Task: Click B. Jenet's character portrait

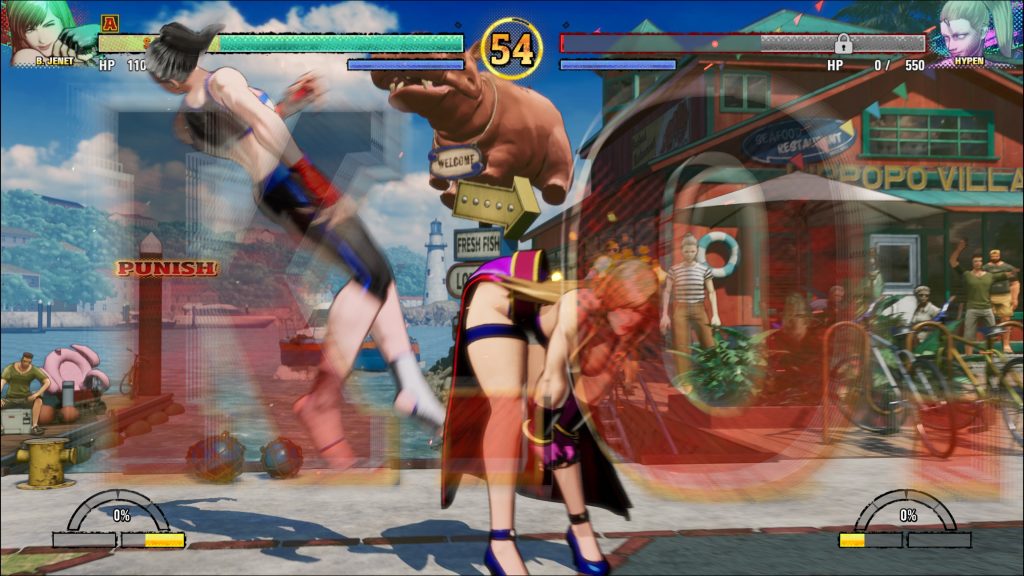Action: 42,30
